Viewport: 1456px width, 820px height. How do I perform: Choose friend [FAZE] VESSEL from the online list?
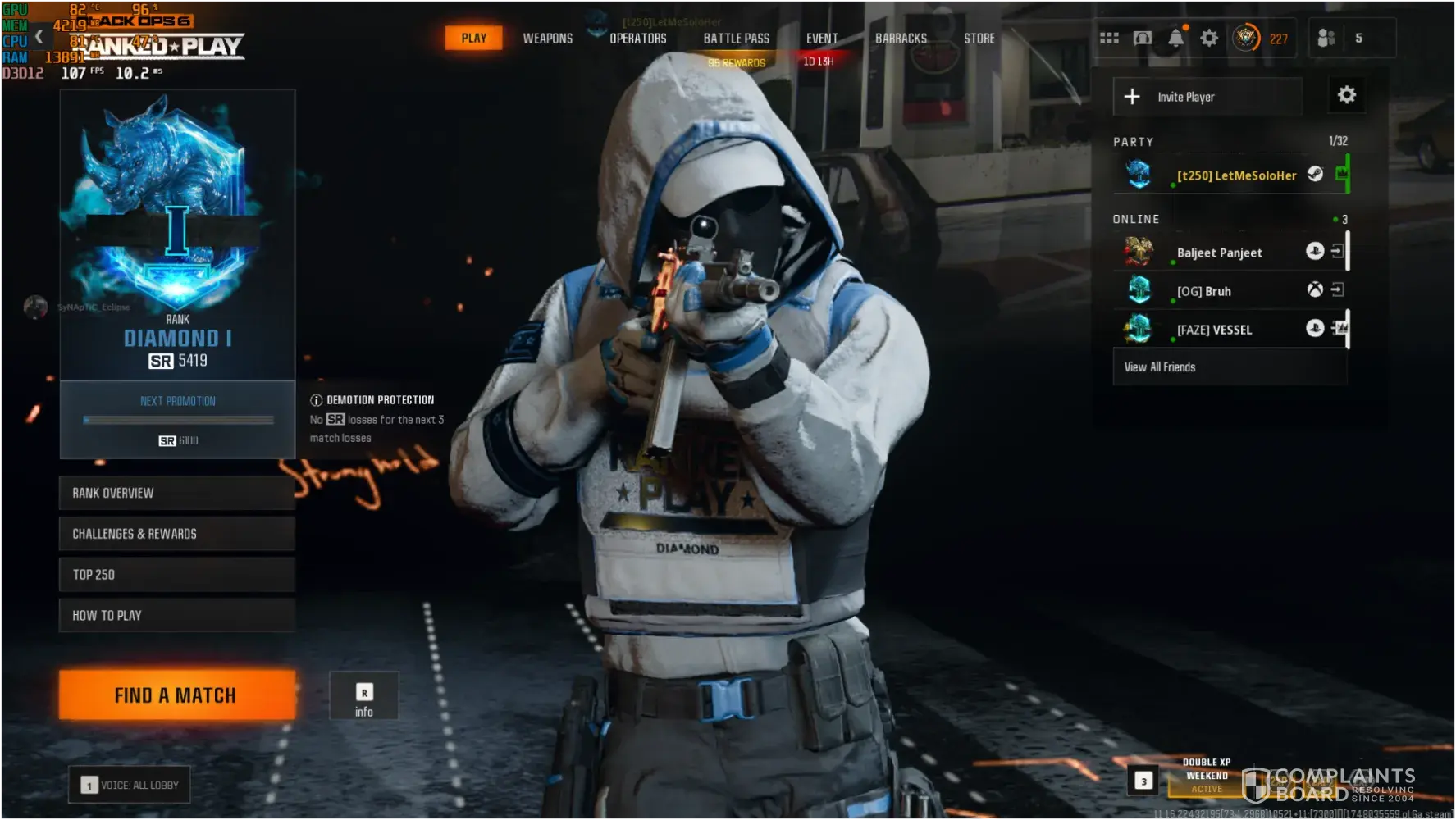click(x=1214, y=330)
